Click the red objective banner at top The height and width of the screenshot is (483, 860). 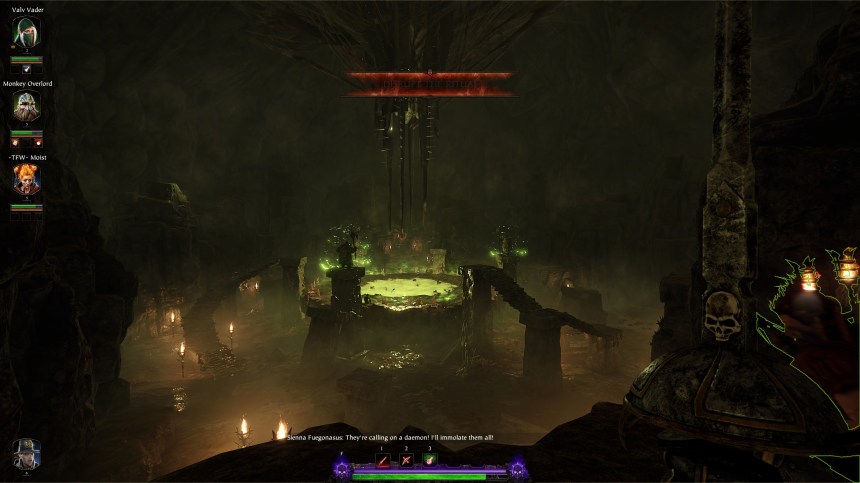[x=428, y=82]
